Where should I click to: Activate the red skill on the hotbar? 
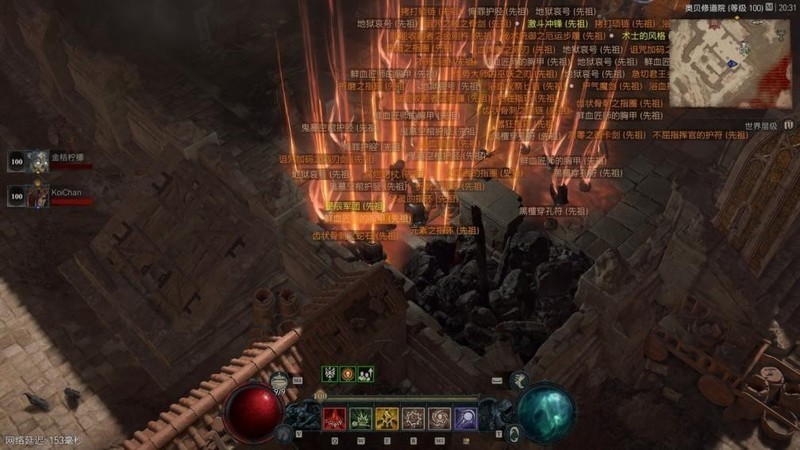[332, 419]
